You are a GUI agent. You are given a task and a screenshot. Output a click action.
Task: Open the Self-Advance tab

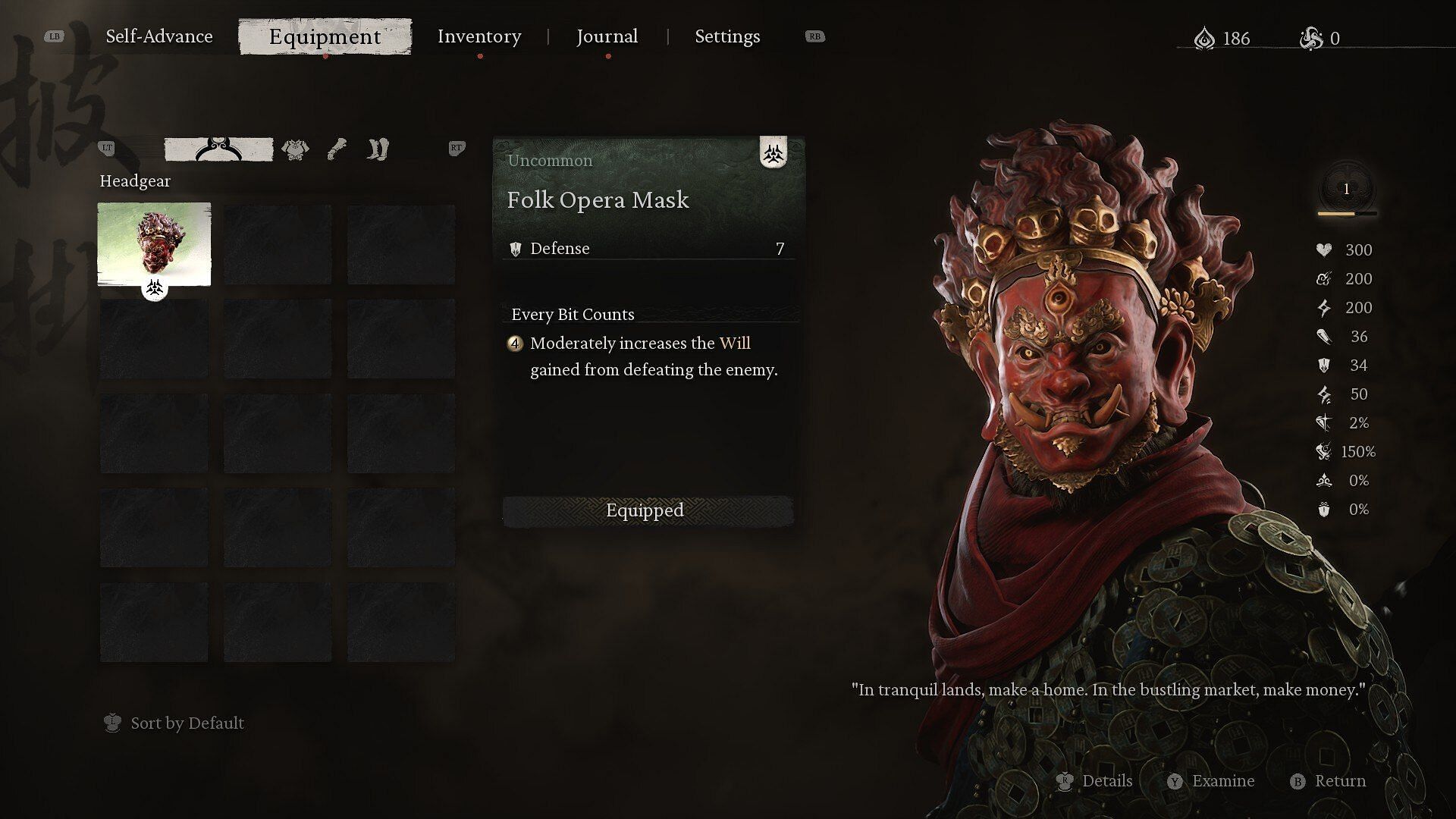tap(159, 36)
